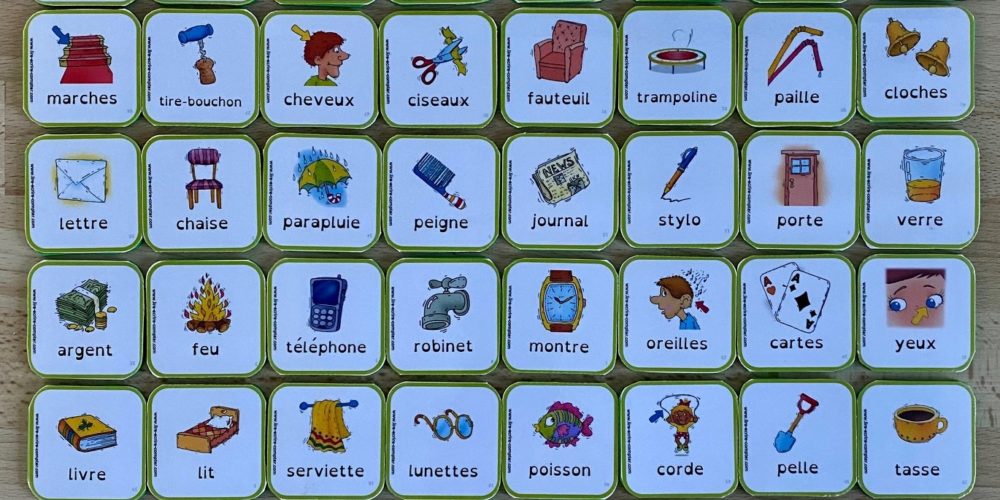Choose the "porte" door tile
This screenshot has width=1000, height=500.
click(800, 189)
